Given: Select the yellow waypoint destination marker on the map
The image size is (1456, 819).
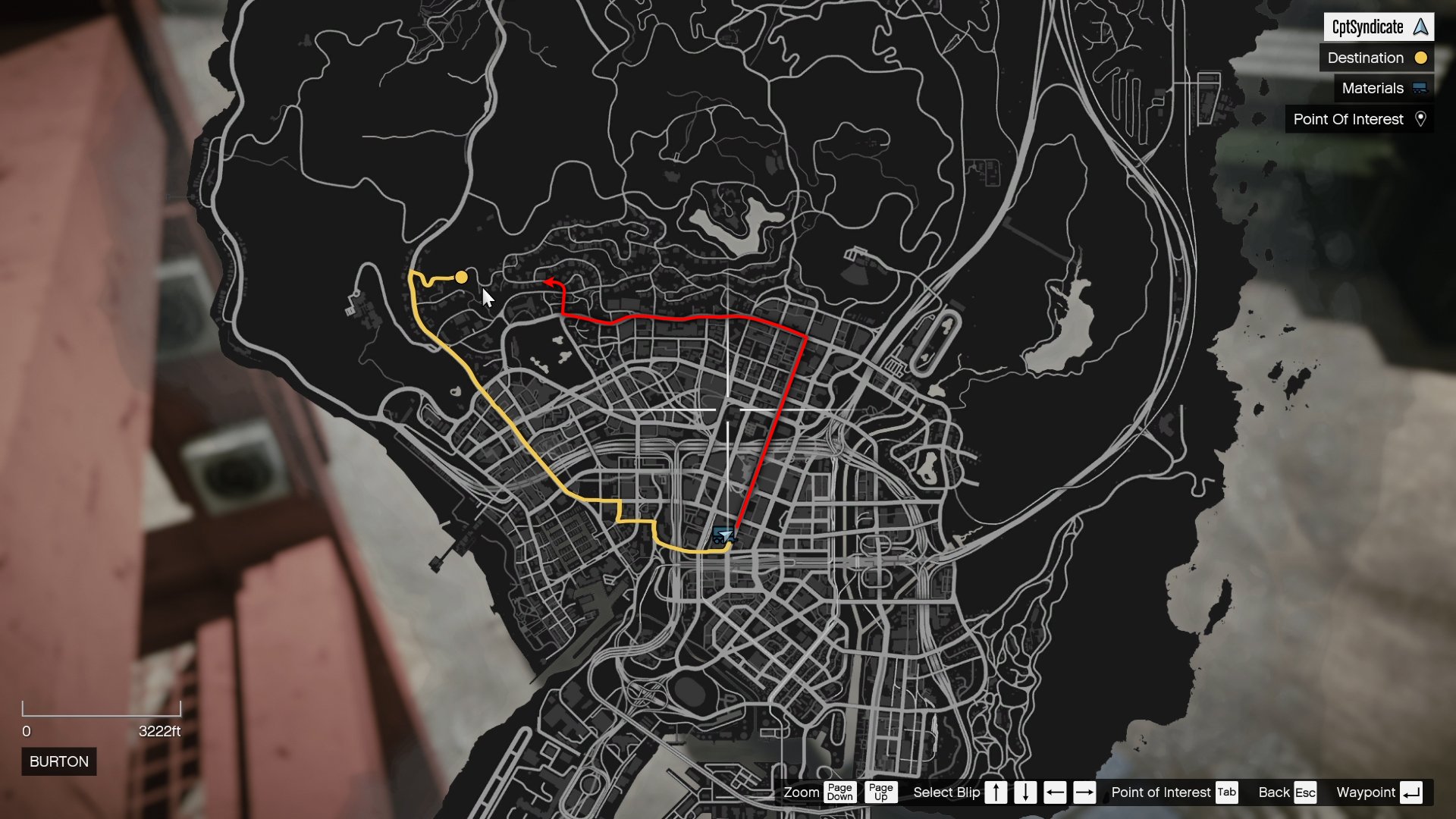Looking at the screenshot, I should pyautogui.click(x=462, y=278).
